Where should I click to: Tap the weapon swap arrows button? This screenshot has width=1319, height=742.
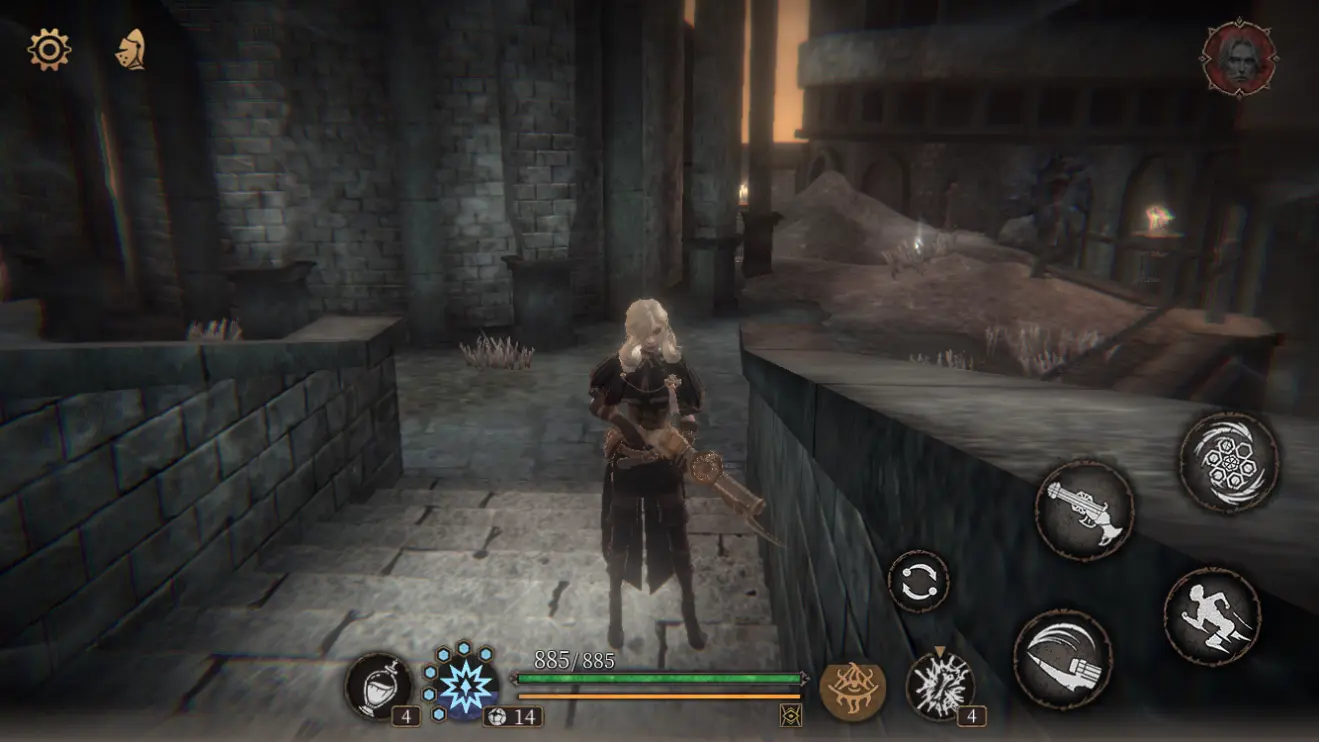tap(919, 581)
